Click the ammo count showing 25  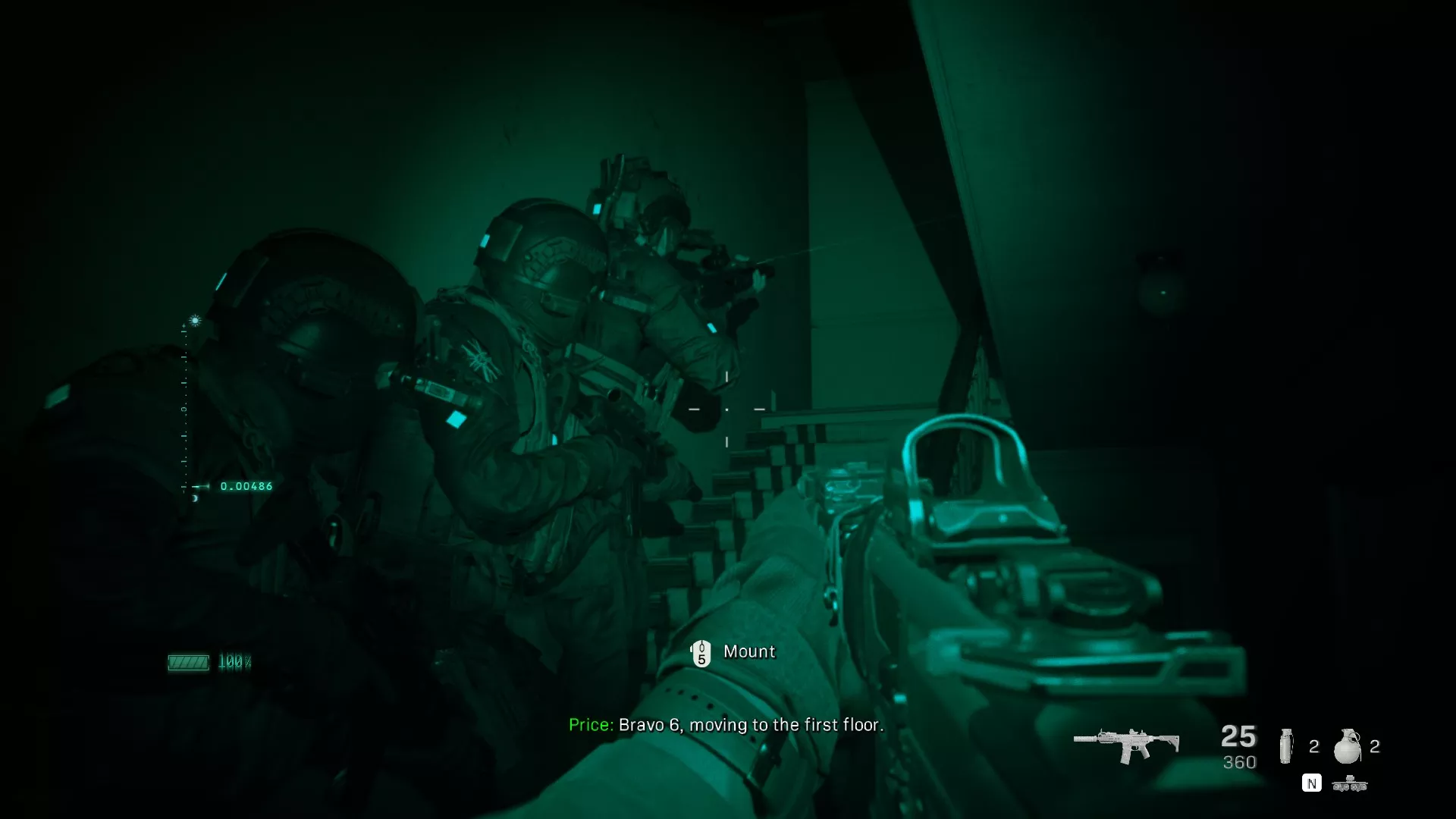[x=1238, y=735]
